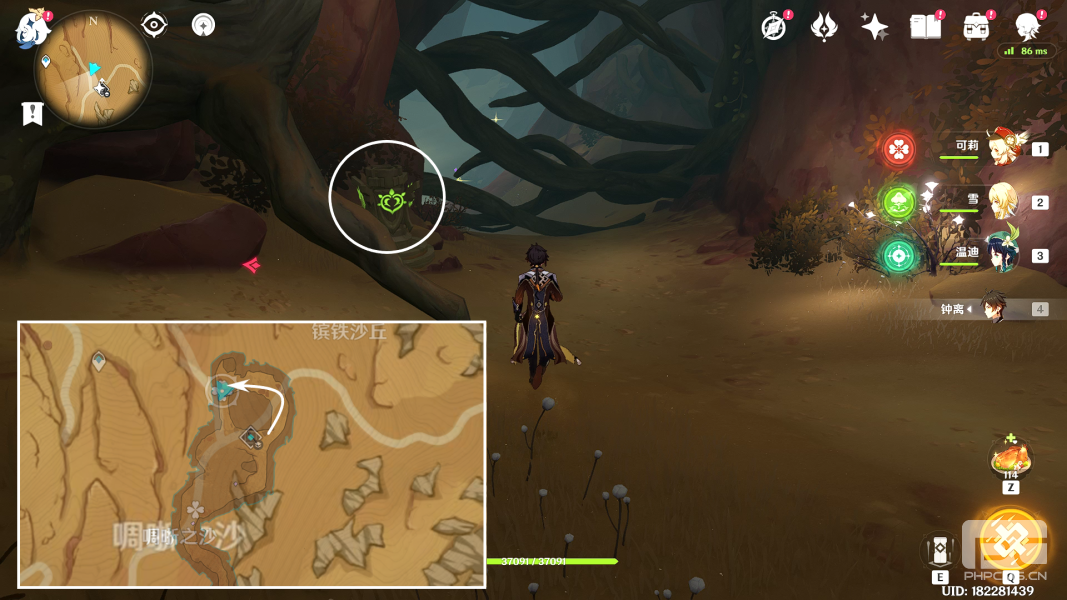Trigger 温迪's teal crosshair burst icon
The width and height of the screenshot is (1067, 600).
(x=899, y=256)
